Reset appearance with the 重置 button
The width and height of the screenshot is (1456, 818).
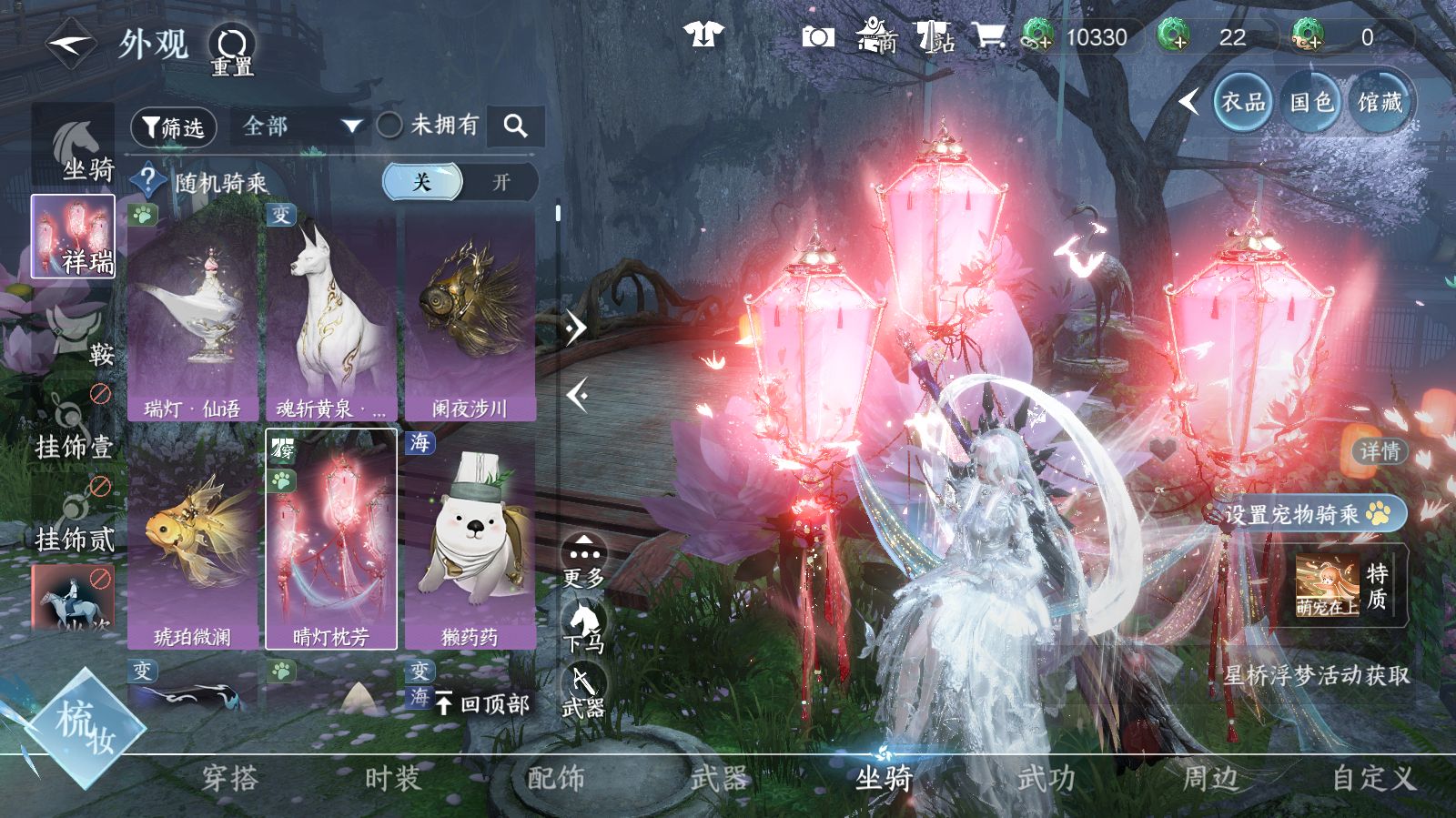click(x=232, y=50)
